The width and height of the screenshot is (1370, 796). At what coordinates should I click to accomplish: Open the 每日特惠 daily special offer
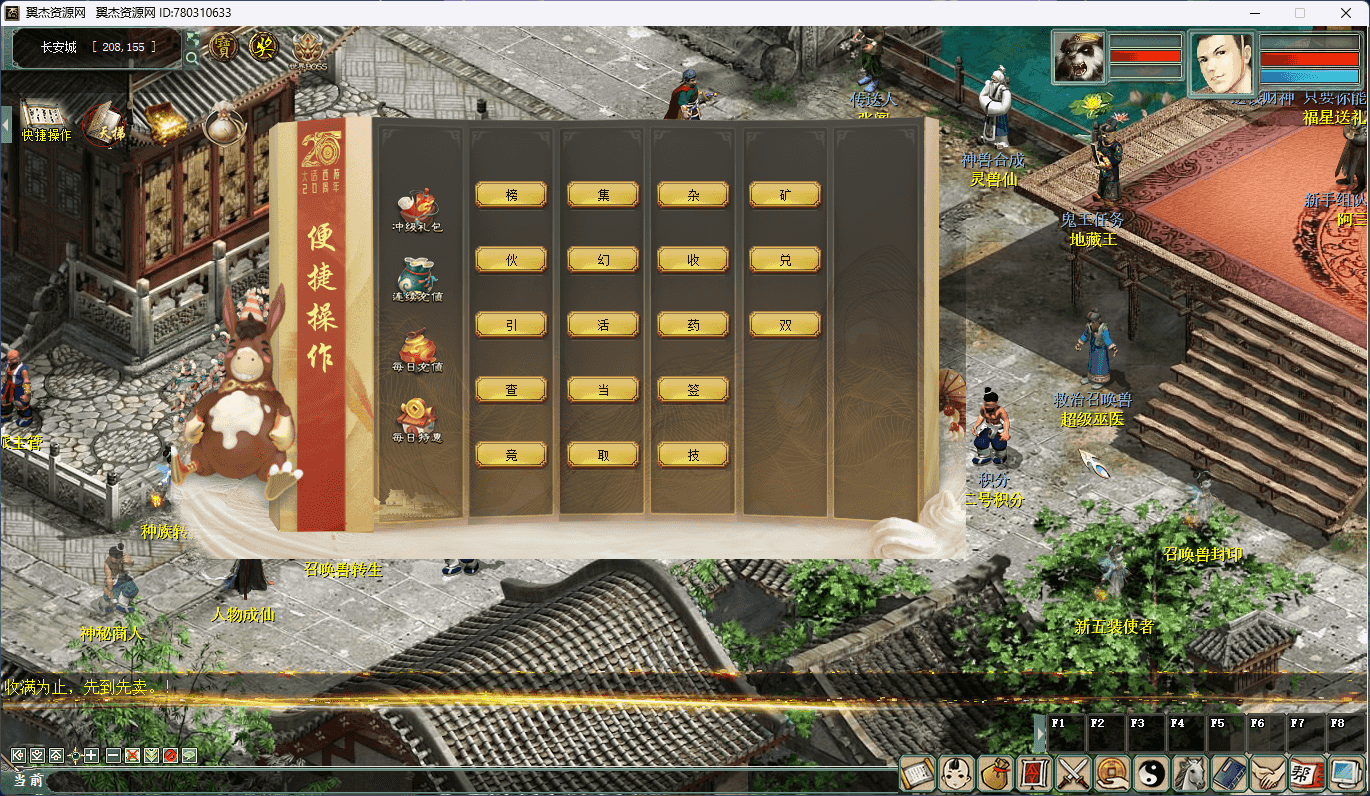(417, 420)
